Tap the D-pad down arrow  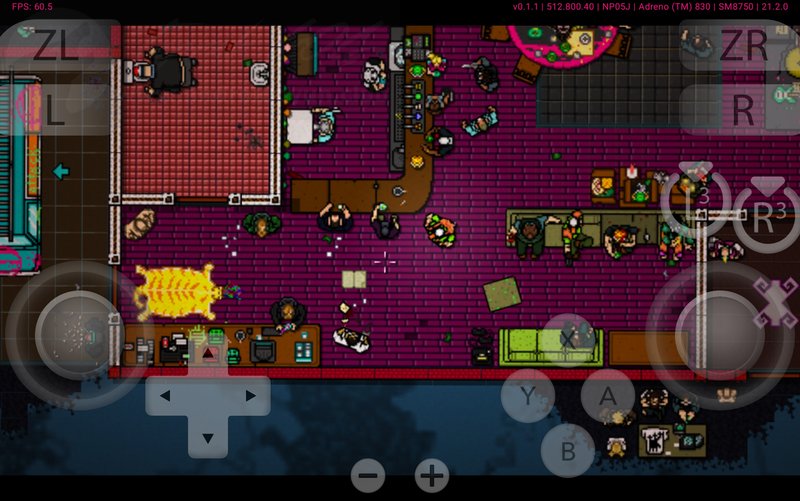(x=208, y=437)
